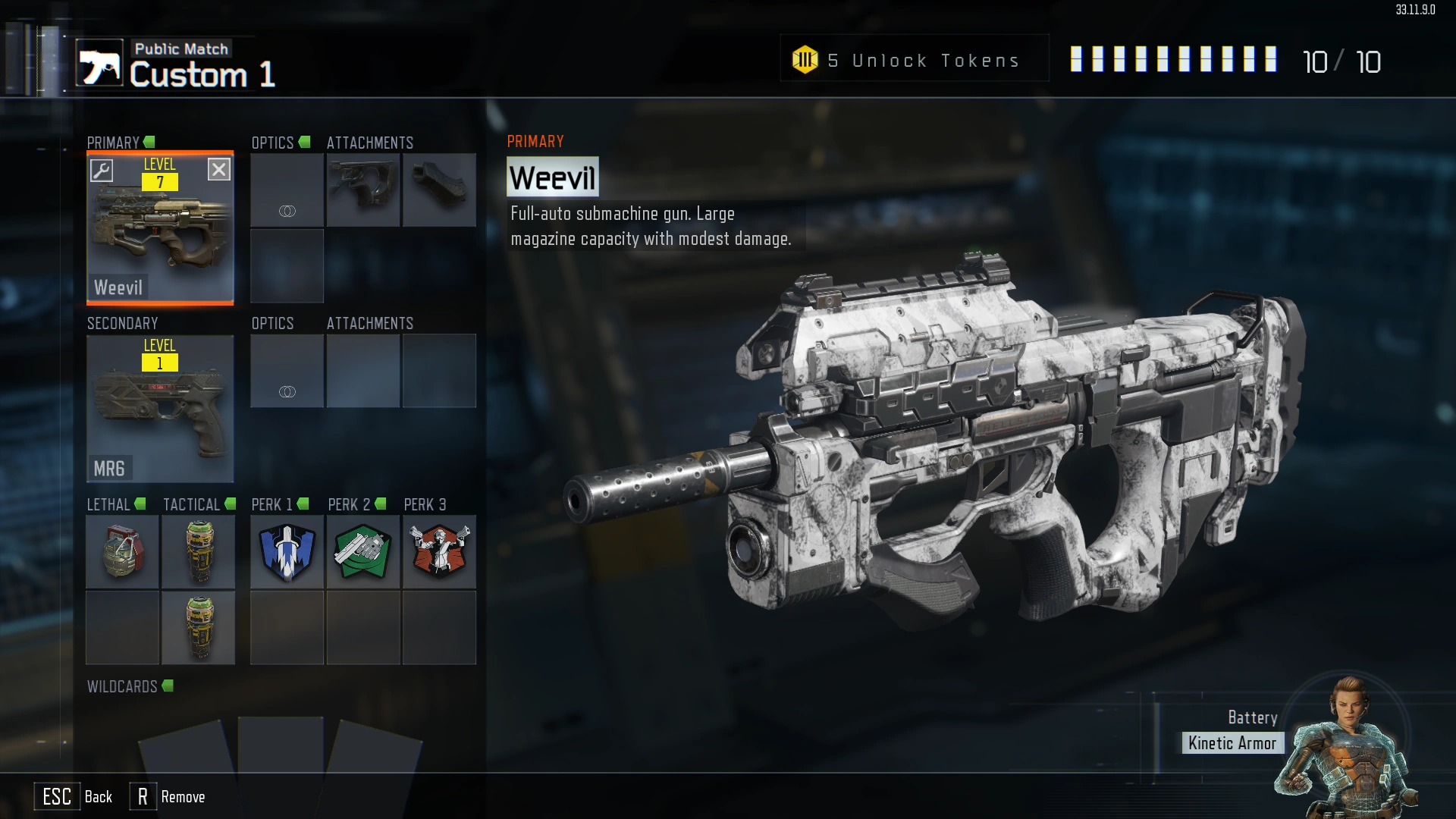This screenshot has height=819, width=1456.
Task: Click the Unlock Tokens hexagon icon
Action: (806, 59)
